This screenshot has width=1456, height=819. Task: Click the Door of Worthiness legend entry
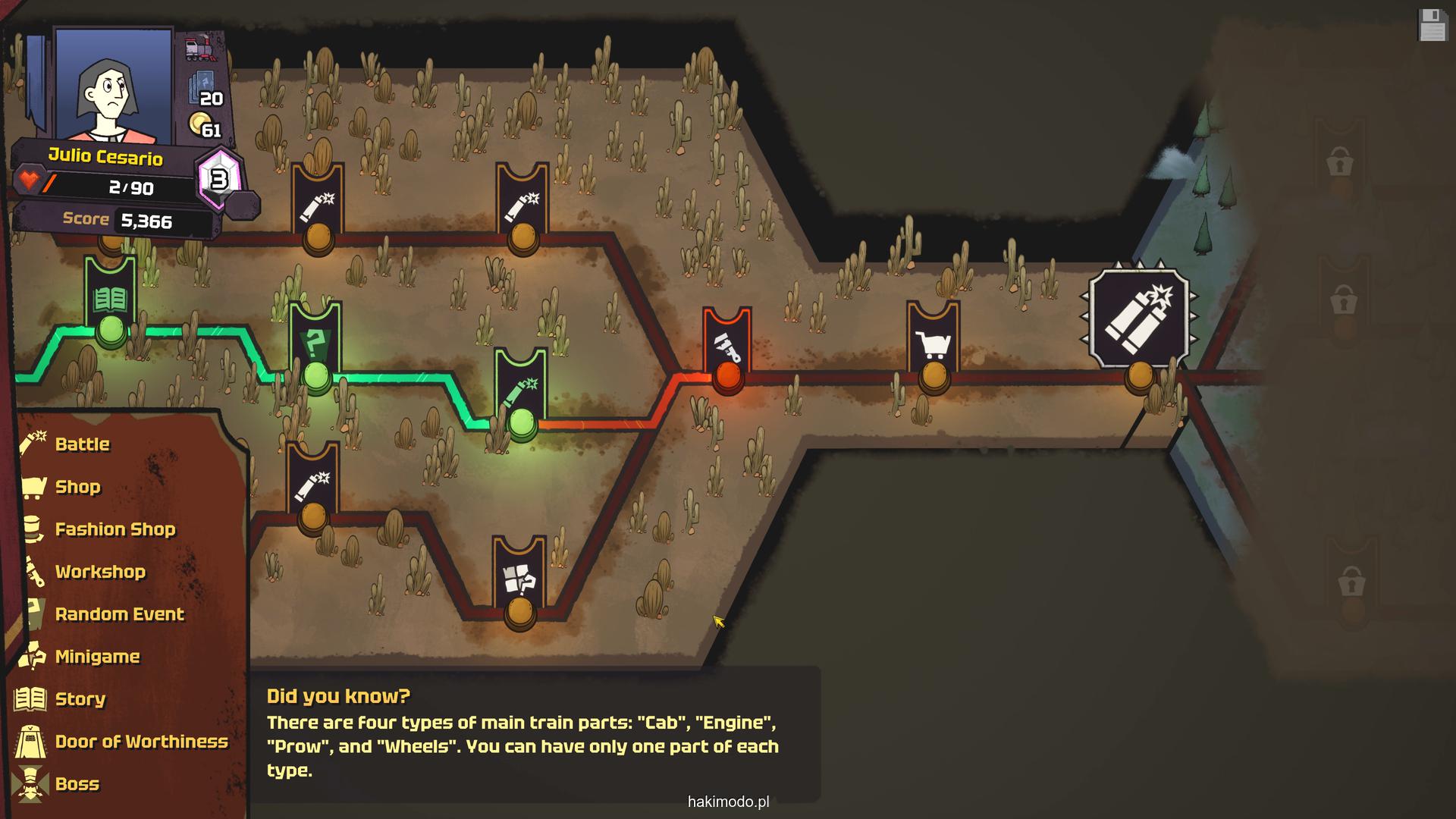tap(141, 742)
